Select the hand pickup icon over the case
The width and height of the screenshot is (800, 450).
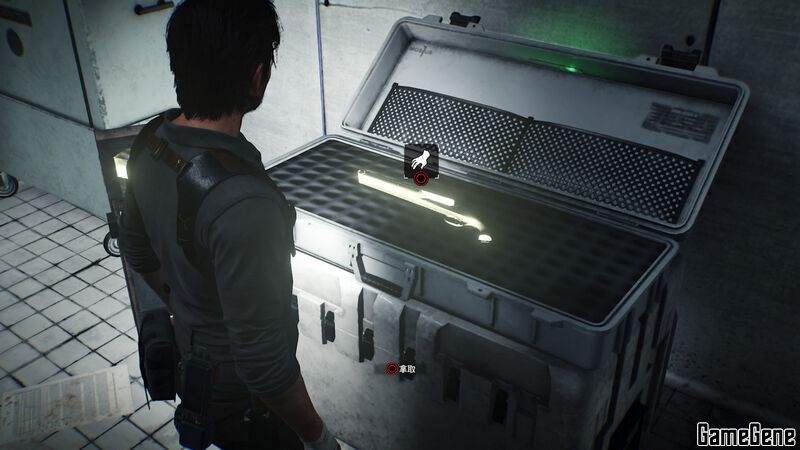pyautogui.click(x=421, y=161)
